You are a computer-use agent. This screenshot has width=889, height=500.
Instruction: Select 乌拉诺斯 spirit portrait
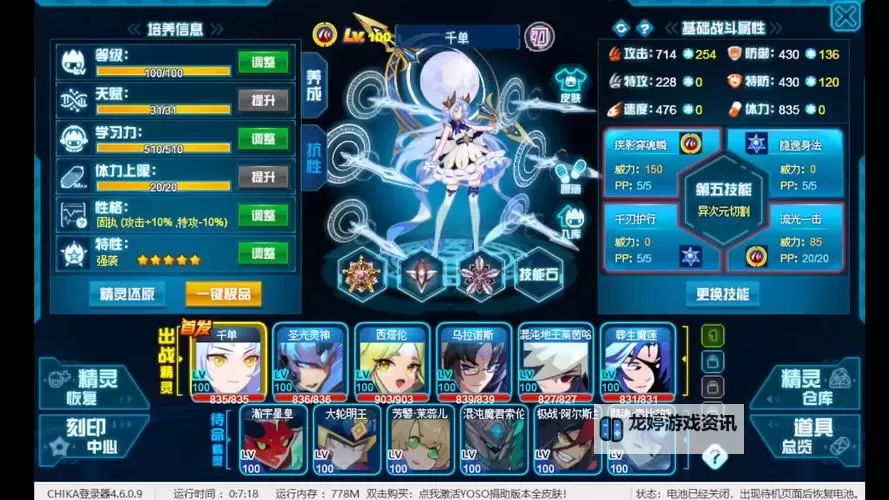click(x=473, y=364)
